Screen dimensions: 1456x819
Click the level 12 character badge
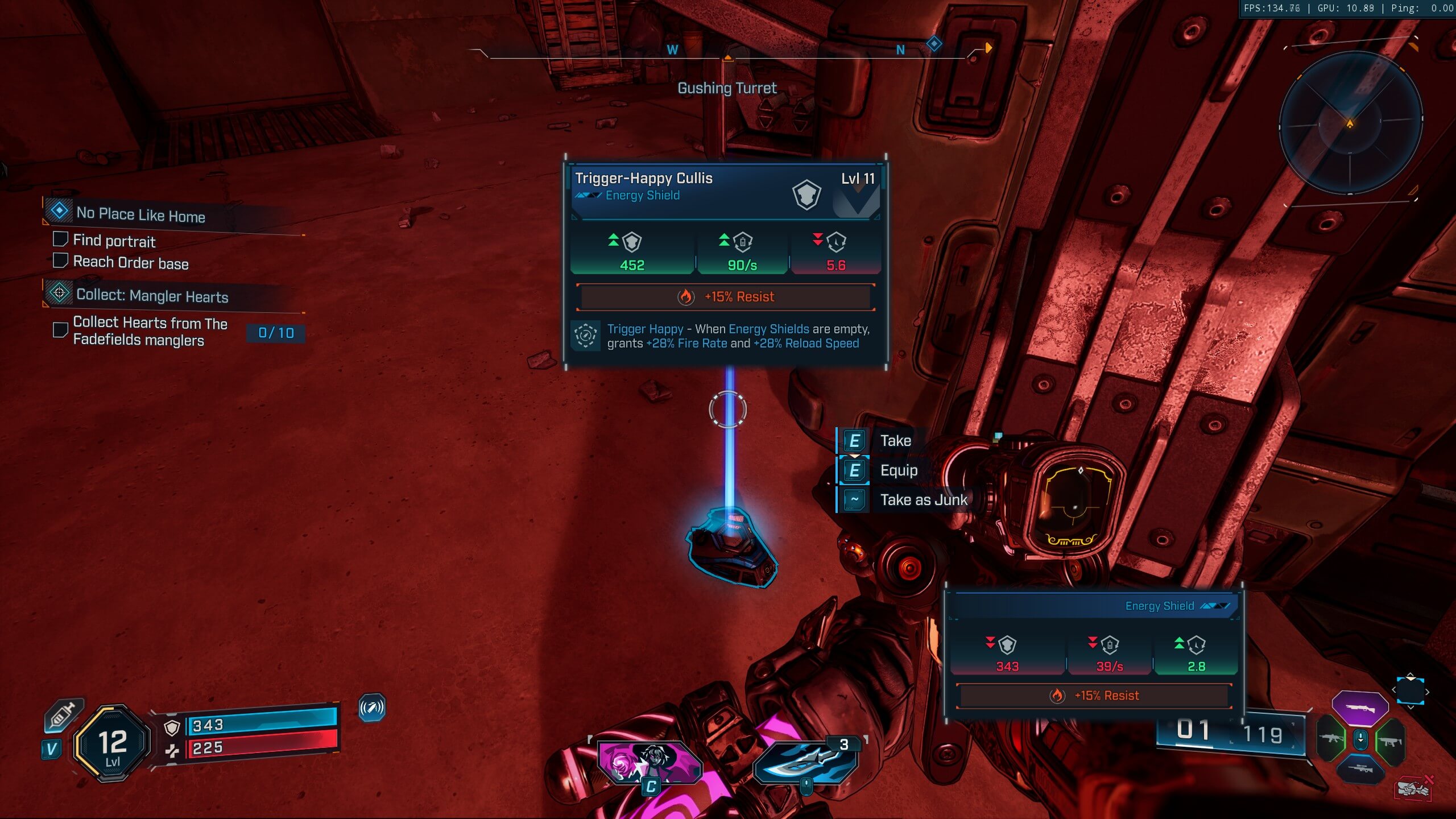[112, 742]
